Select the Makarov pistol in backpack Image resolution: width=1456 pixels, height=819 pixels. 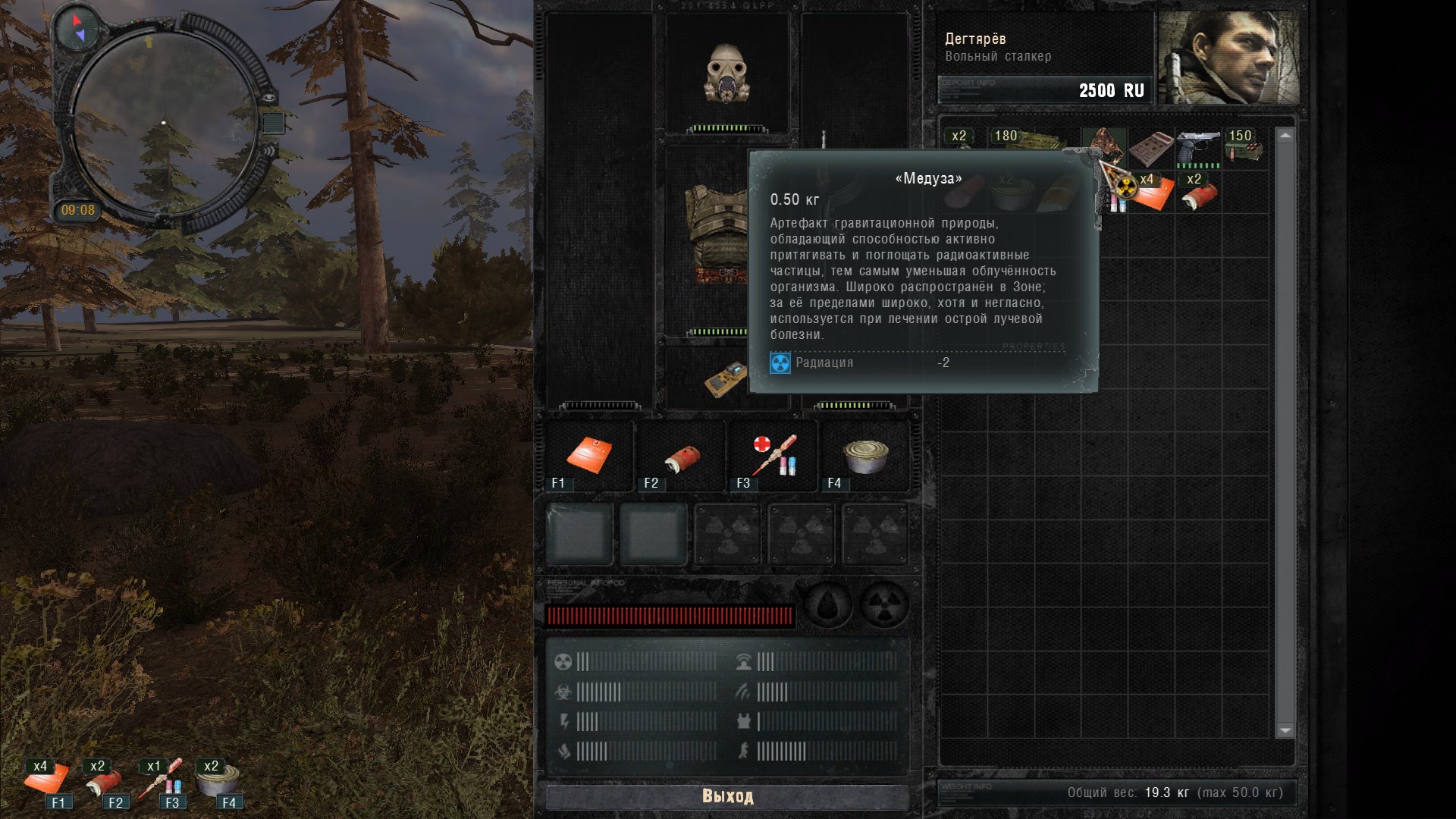tap(1198, 148)
